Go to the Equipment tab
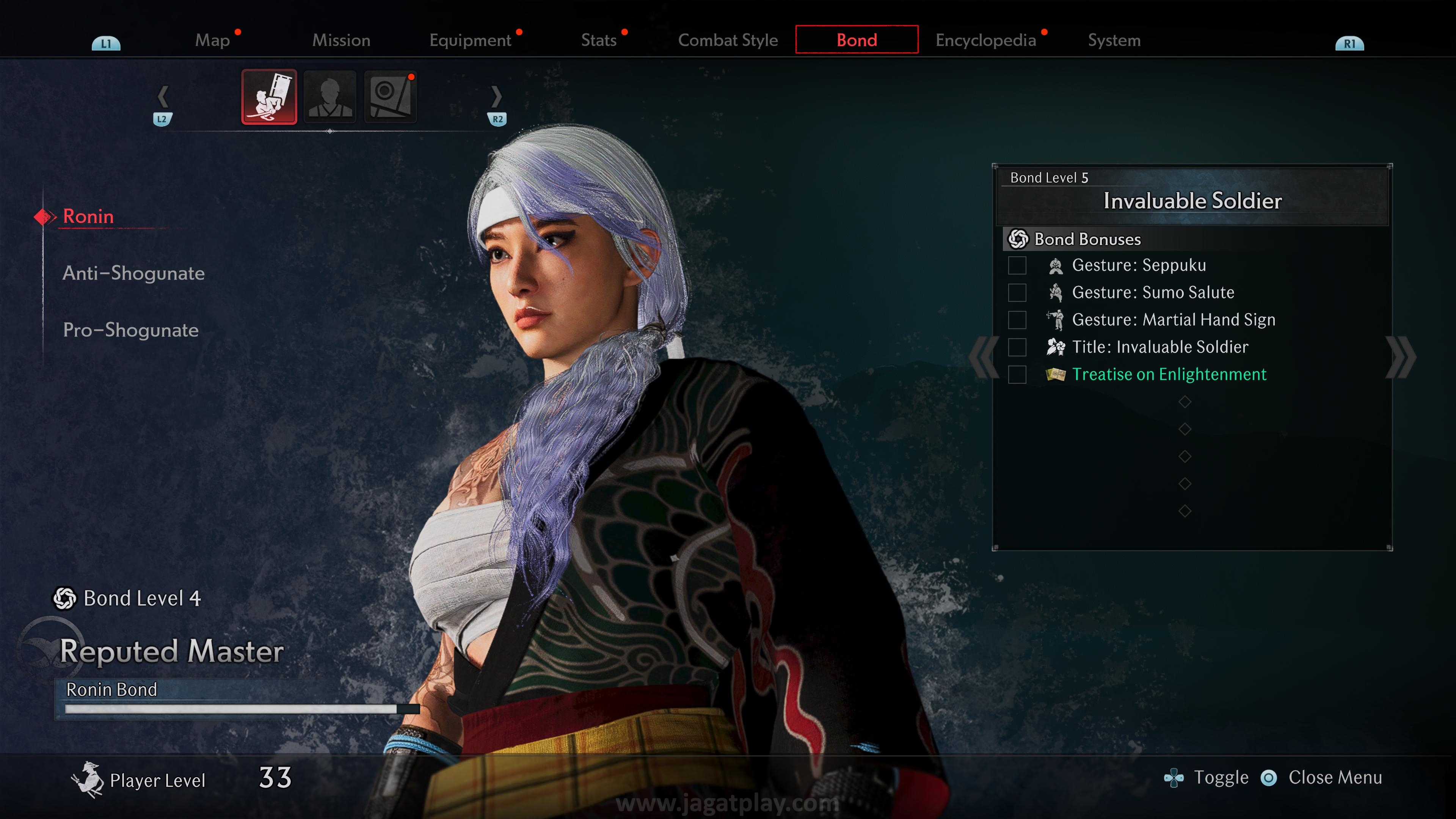The width and height of the screenshot is (1456, 819). [x=470, y=40]
